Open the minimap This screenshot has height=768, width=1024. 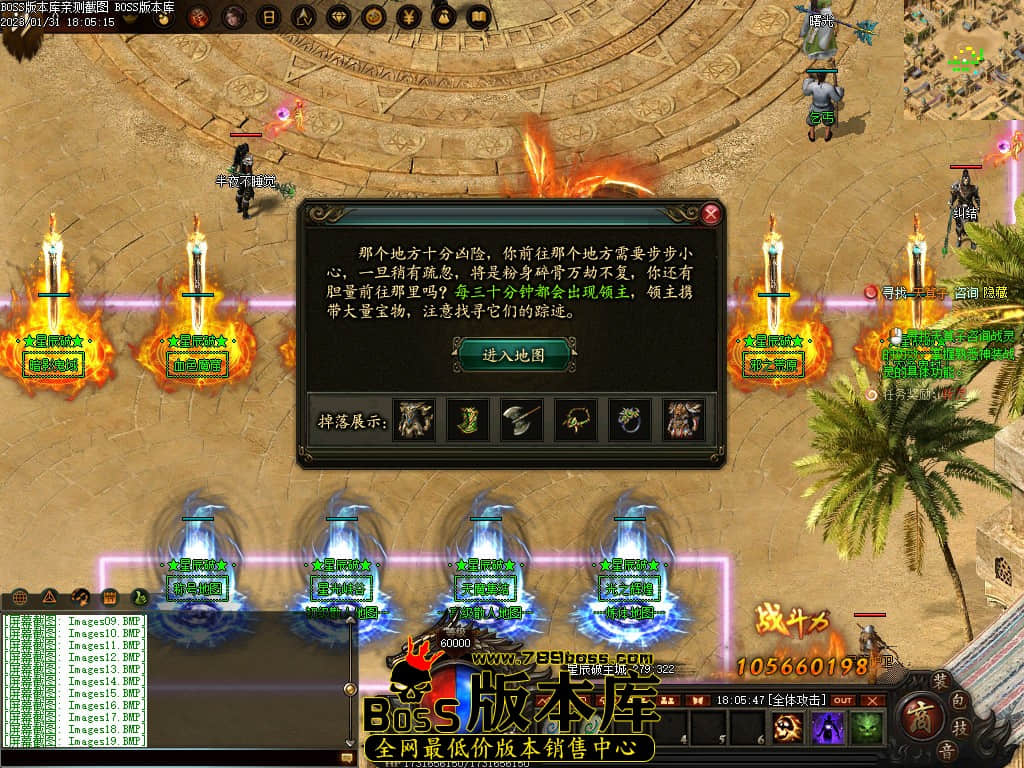tap(963, 59)
